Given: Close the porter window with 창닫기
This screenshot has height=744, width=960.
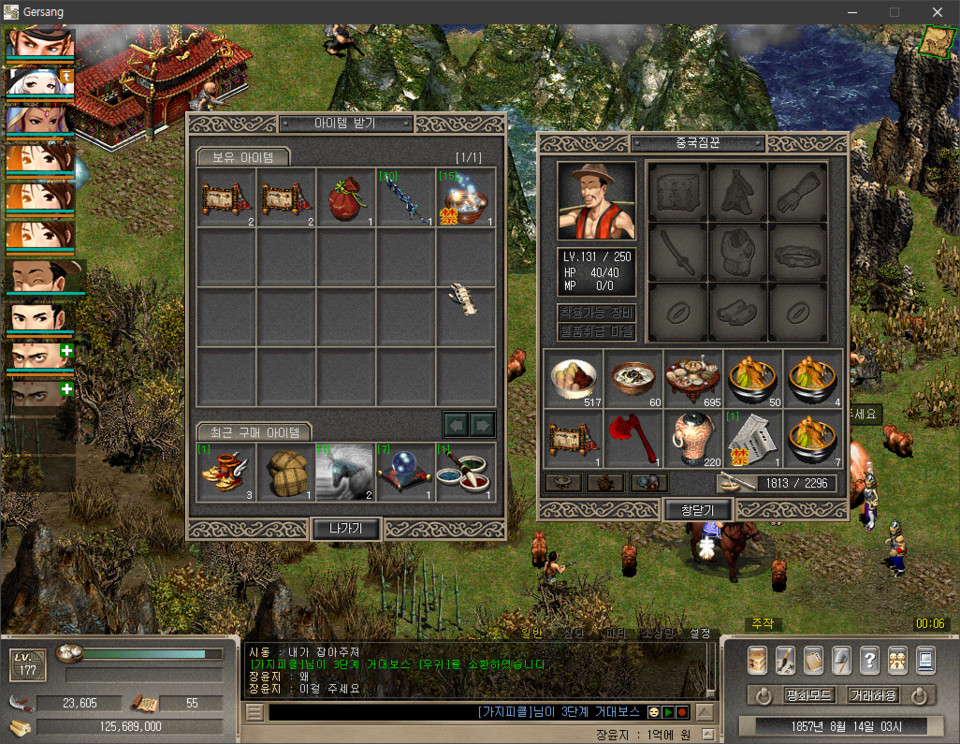Looking at the screenshot, I should [x=697, y=509].
